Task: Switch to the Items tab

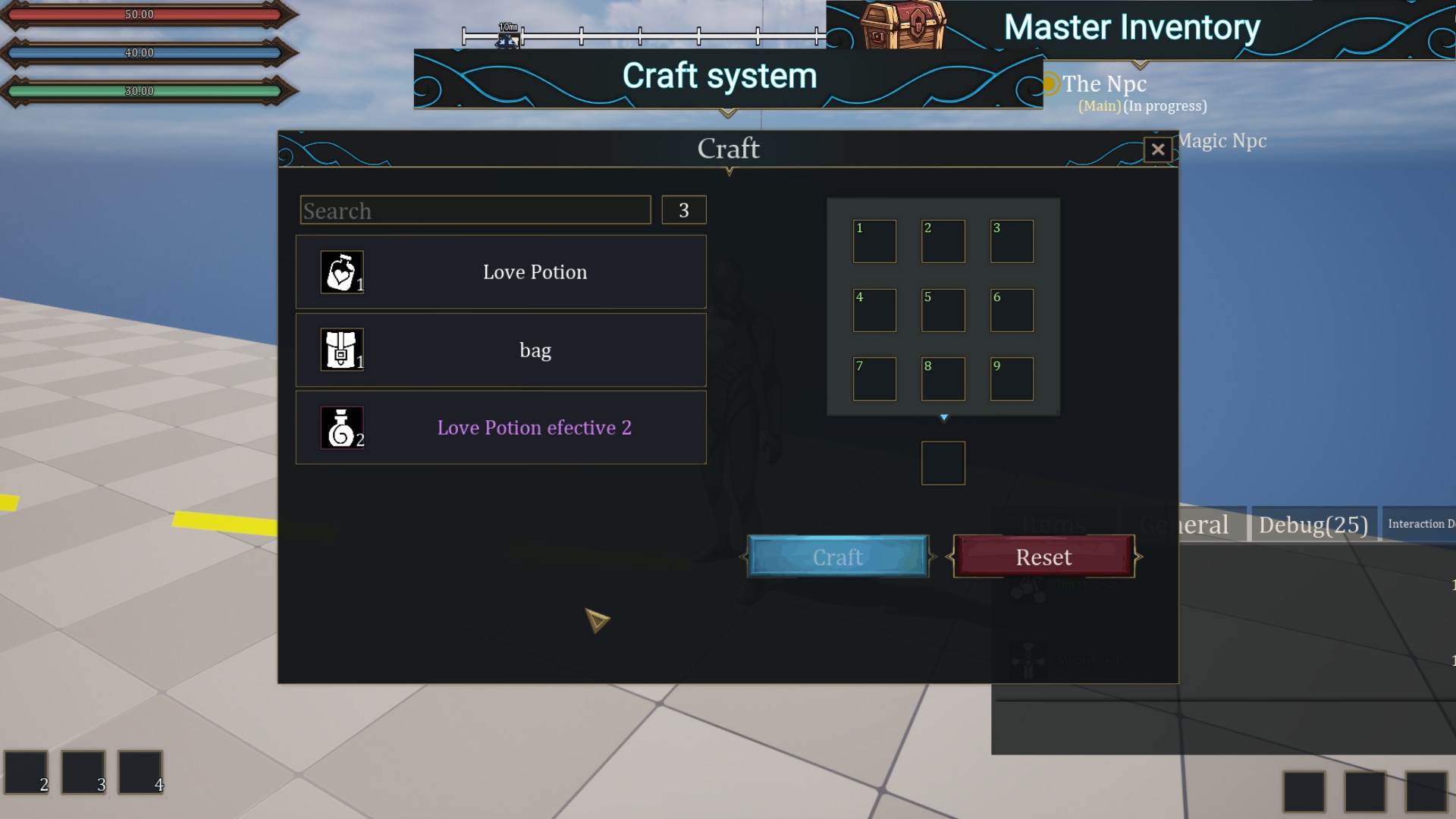Action: (x=1055, y=524)
